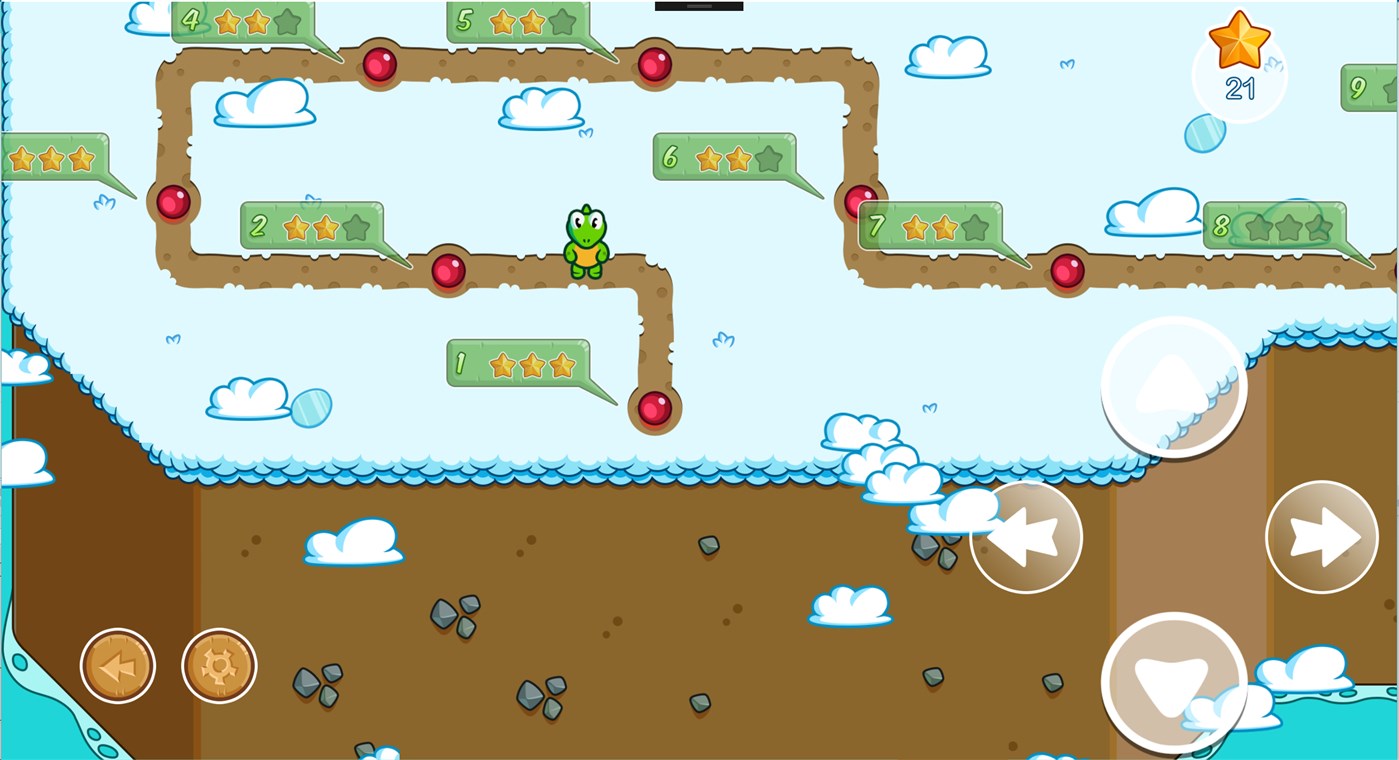This screenshot has width=1399, height=760.
Task: Open level 7 sign
Action: pyautogui.click(x=930, y=226)
